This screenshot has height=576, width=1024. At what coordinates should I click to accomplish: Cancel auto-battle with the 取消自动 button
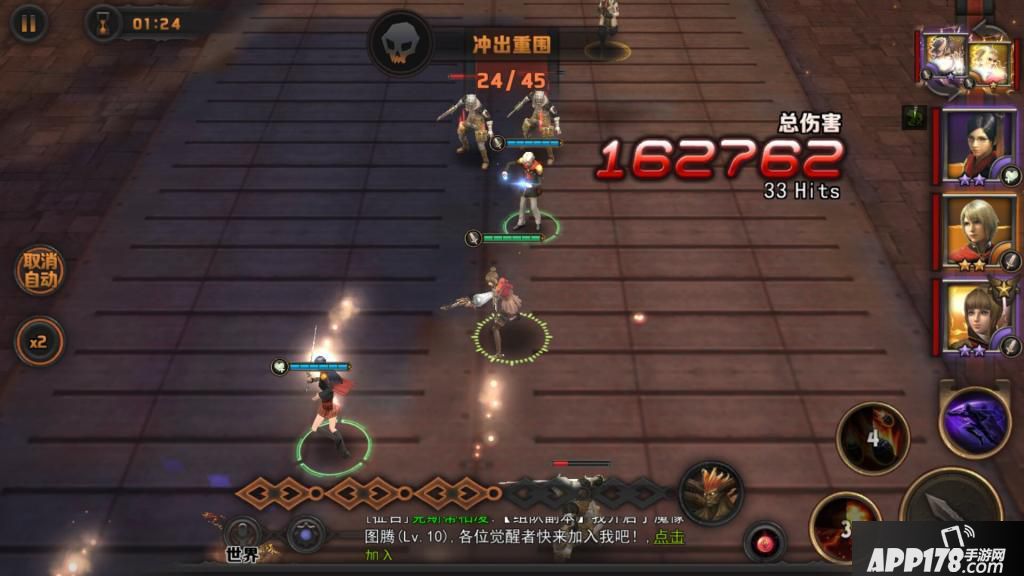[x=40, y=272]
